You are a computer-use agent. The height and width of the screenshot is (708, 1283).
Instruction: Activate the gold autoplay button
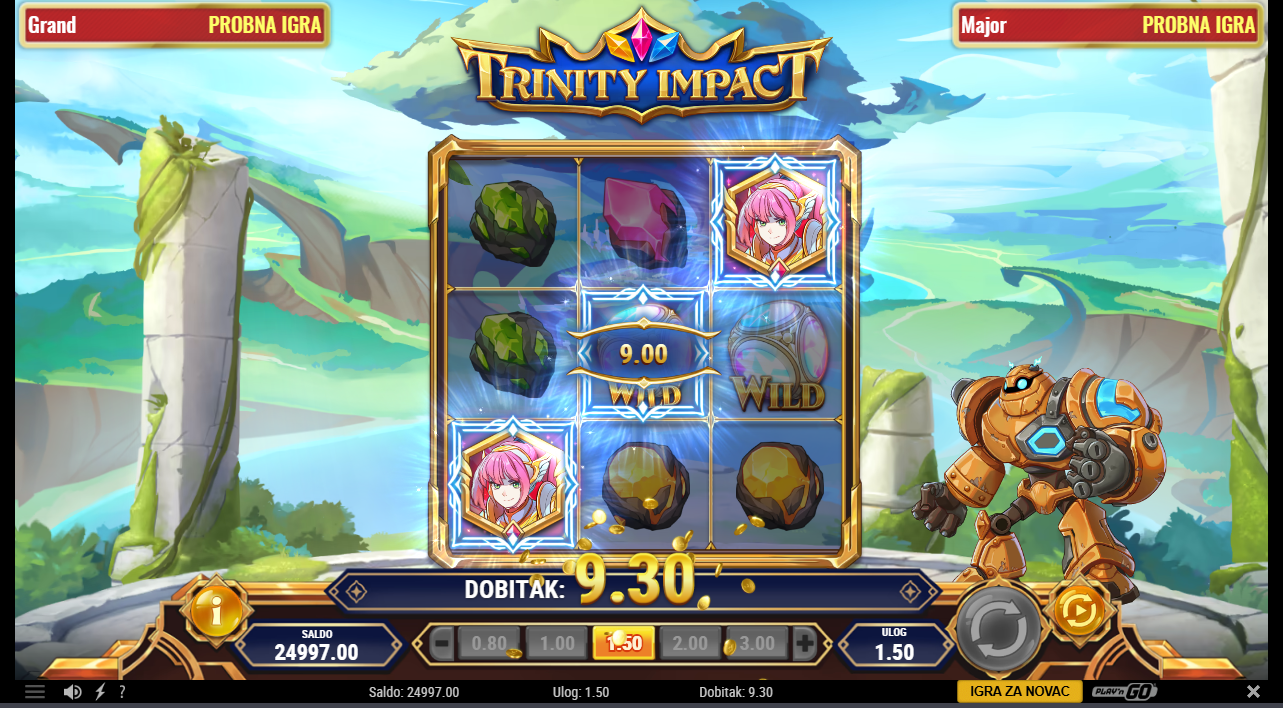tap(1080, 609)
